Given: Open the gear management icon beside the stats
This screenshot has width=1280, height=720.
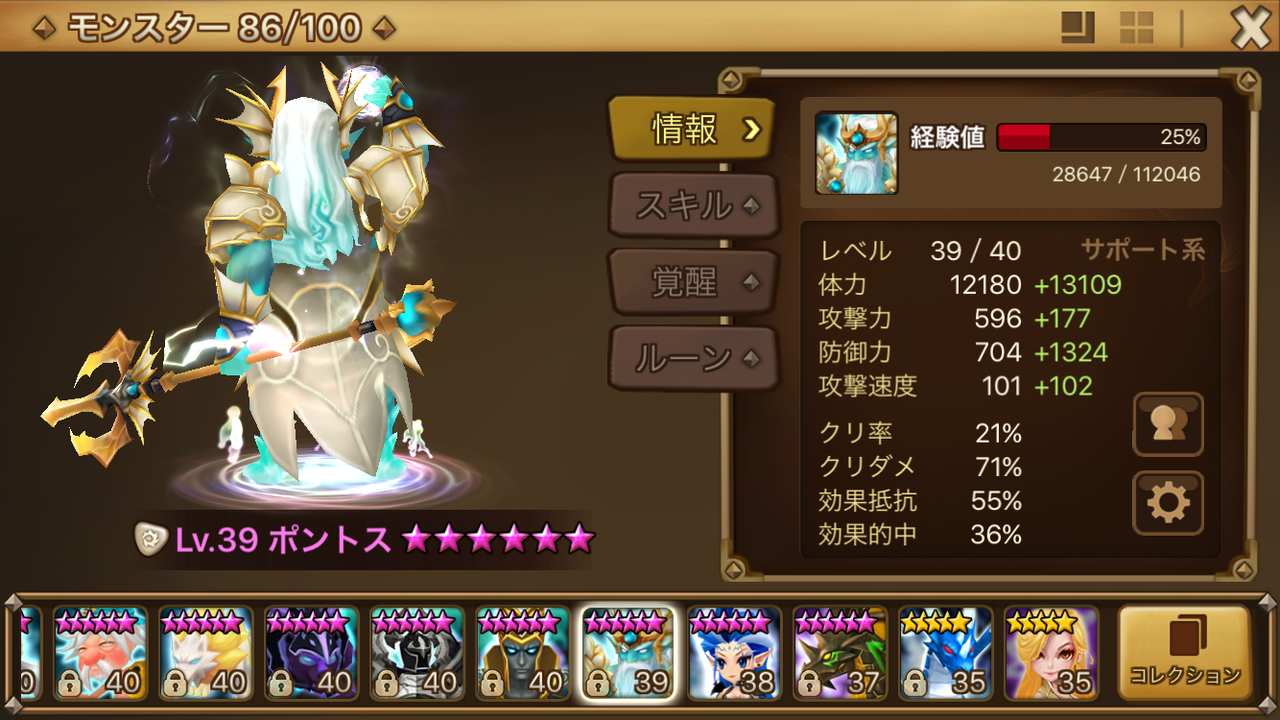Looking at the screenshot, I should pos(1167,491).
